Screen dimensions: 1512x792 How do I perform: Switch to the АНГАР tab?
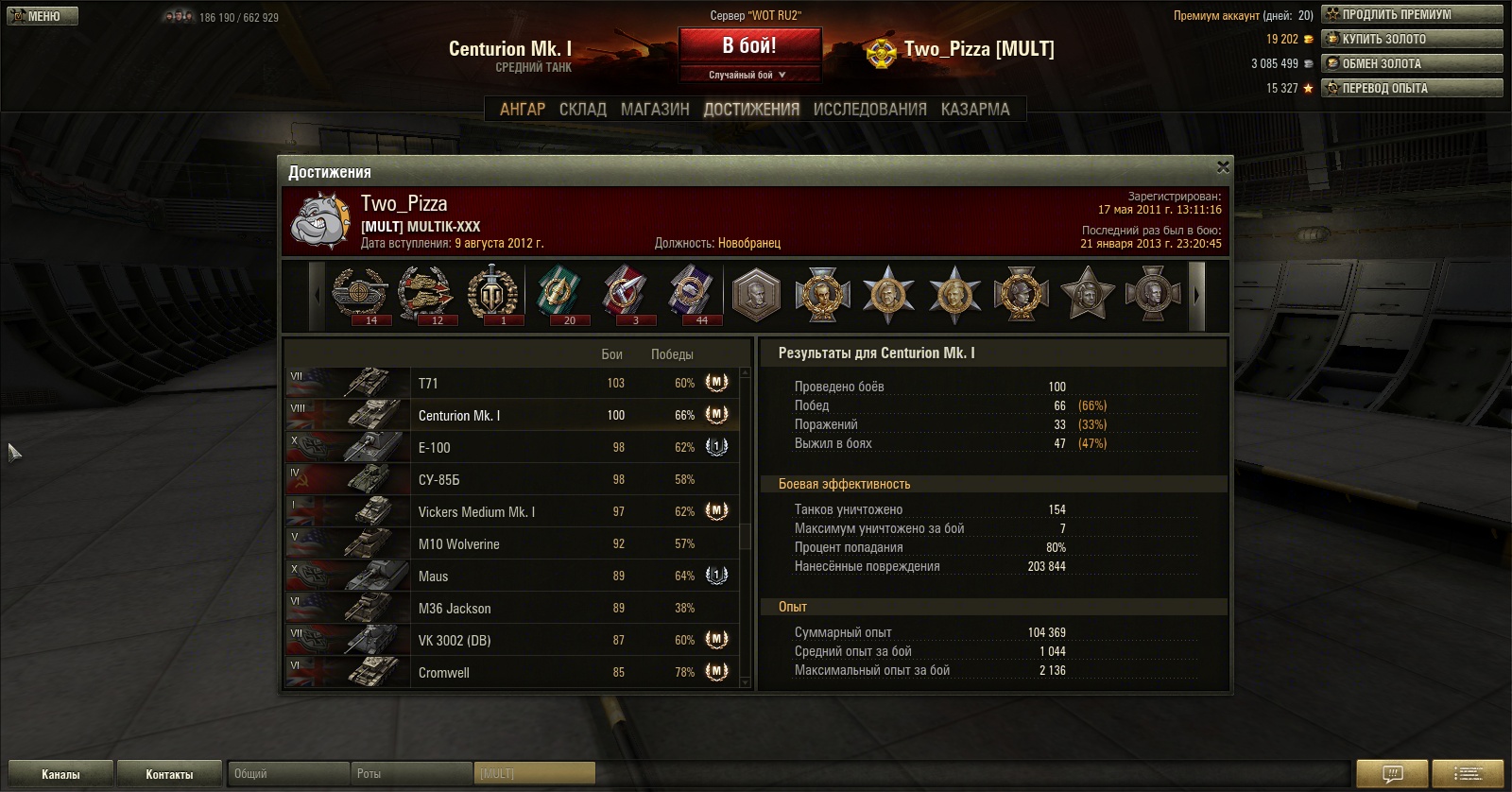(523, 110)
